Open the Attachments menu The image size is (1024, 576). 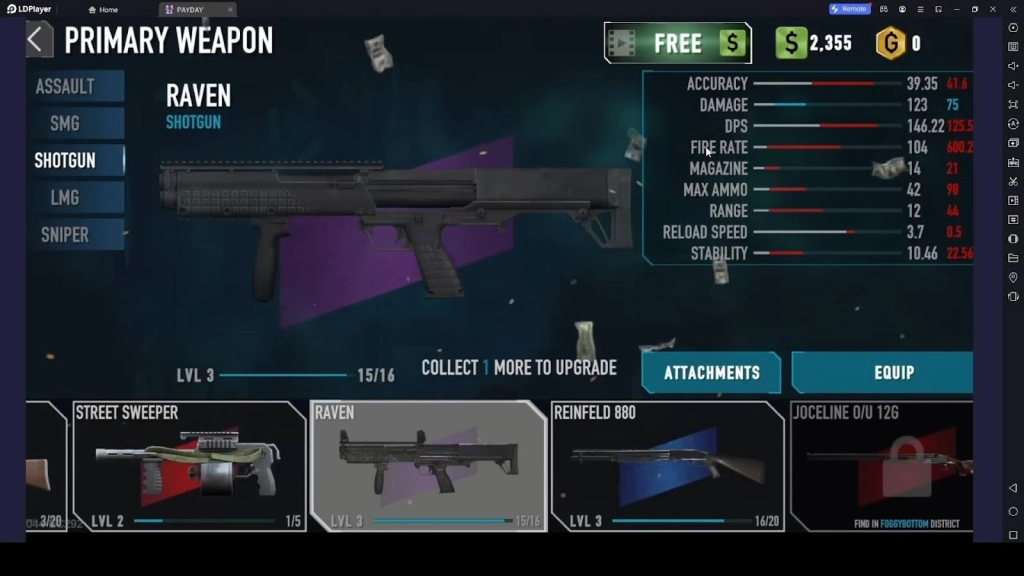point(711,373)
